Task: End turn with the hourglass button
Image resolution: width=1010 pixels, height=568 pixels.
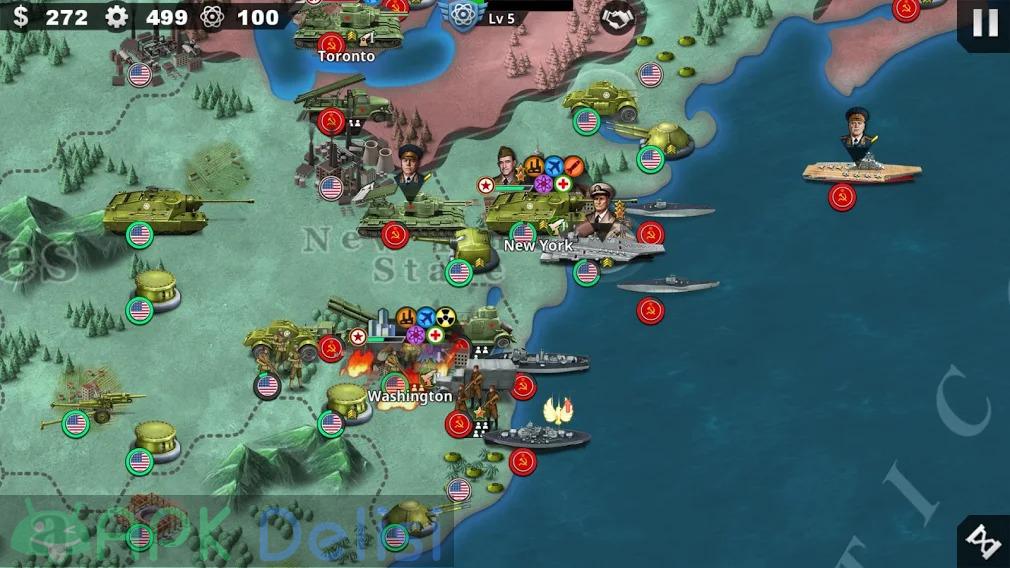Action: coord(984,541)
